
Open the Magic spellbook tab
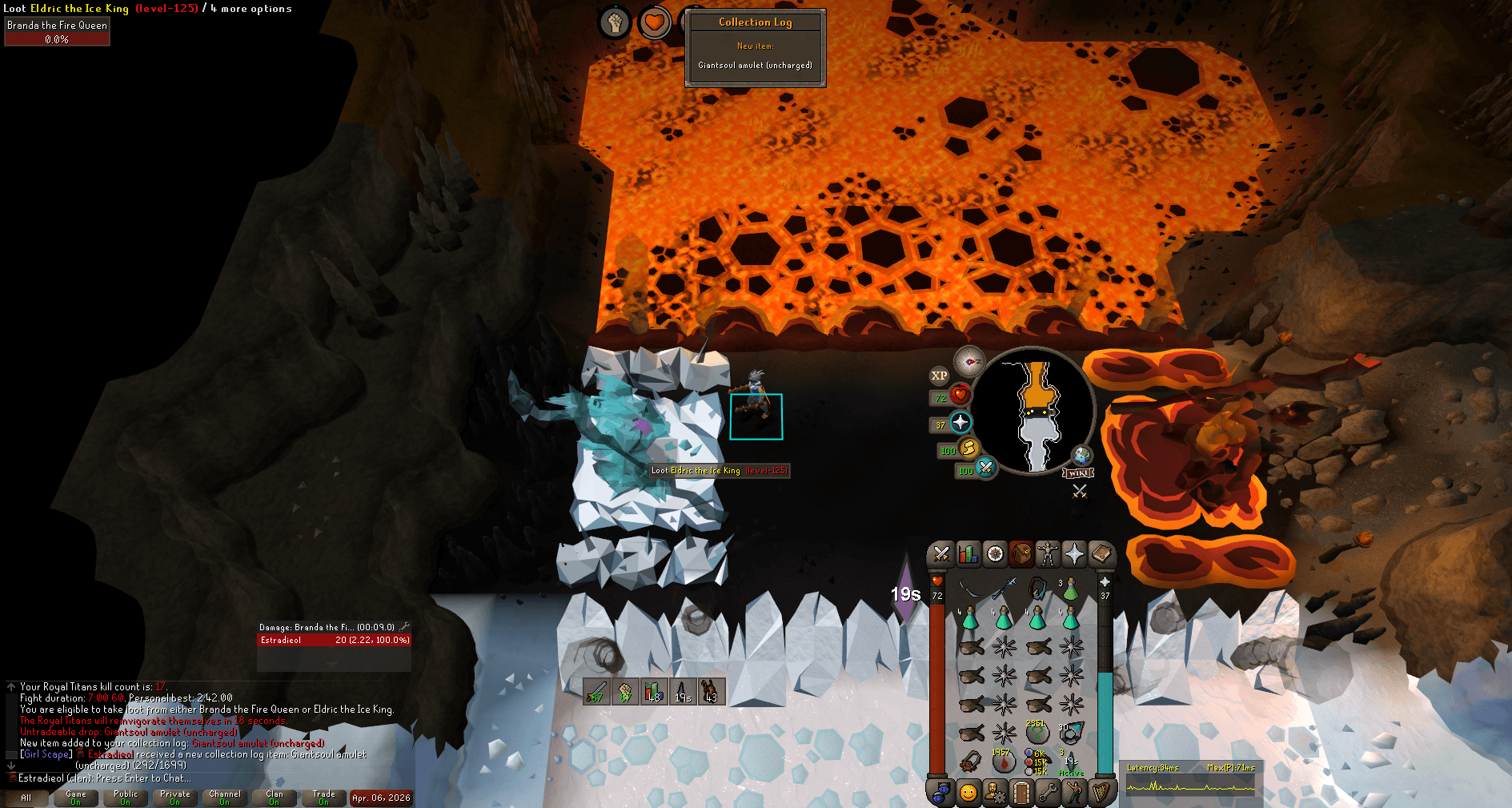(x=1104, y=554)
